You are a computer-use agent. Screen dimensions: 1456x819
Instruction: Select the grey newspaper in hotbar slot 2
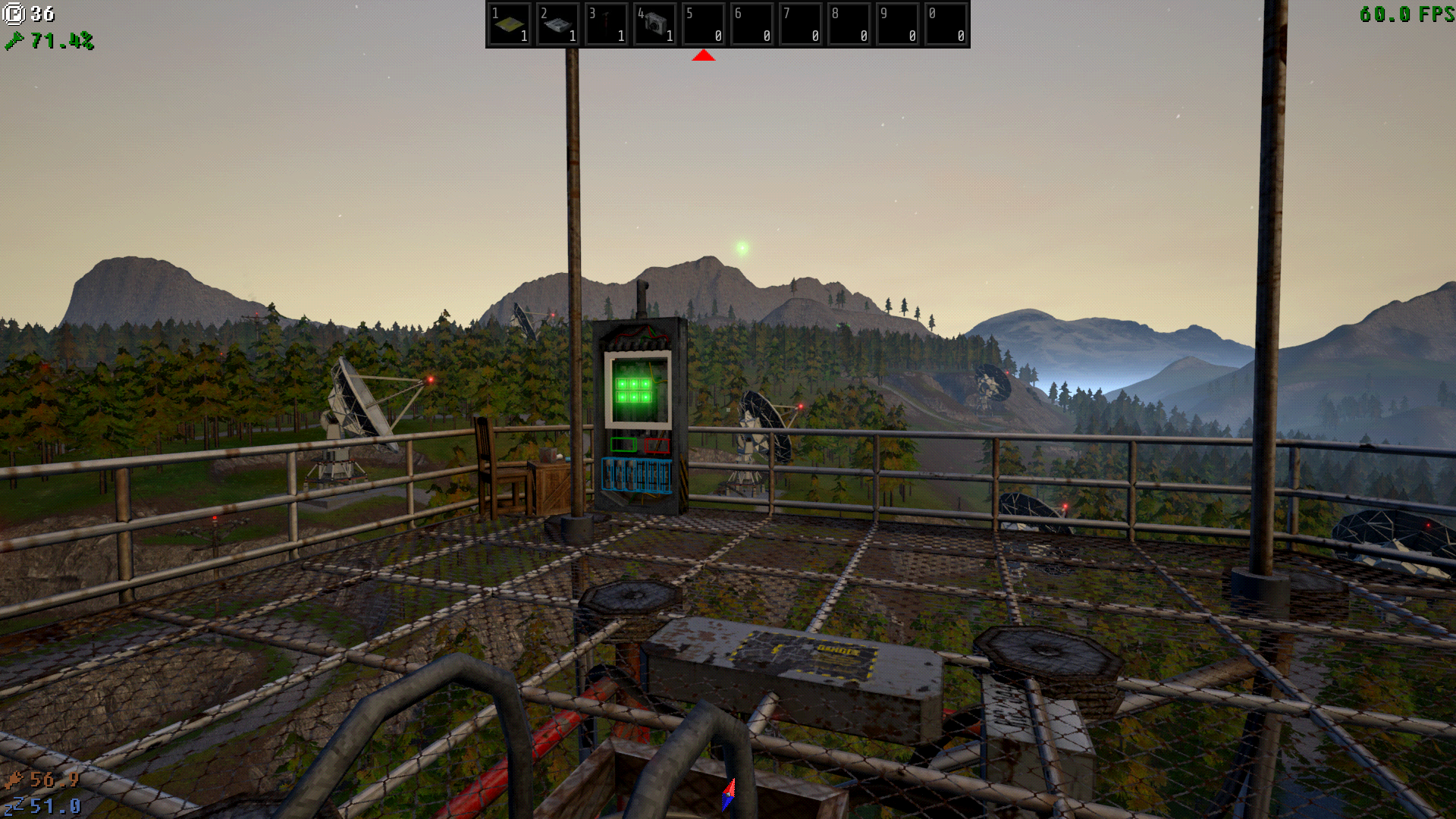coord(558,24)
